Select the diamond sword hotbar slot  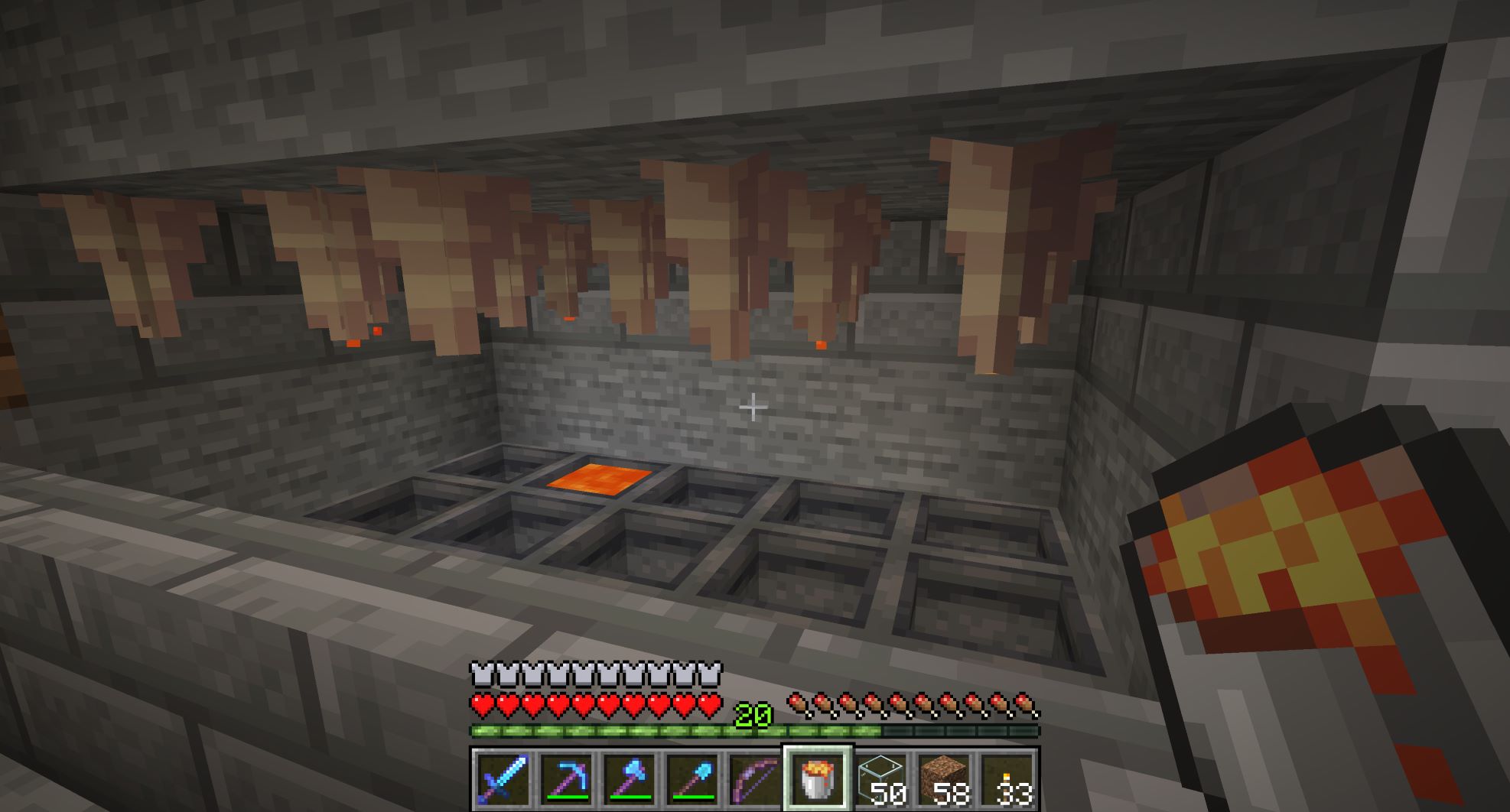503,778
